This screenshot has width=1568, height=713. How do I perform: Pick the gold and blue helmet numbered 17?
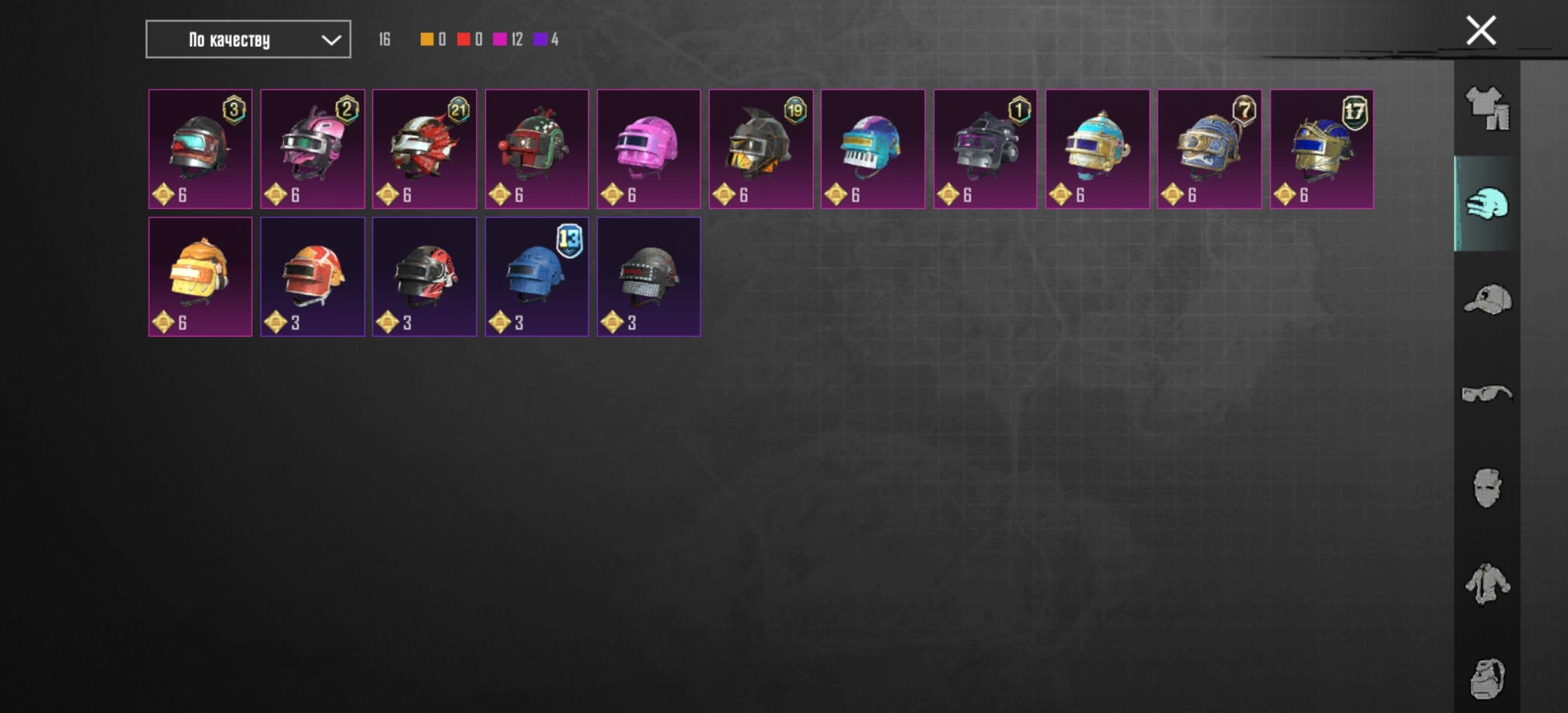(1322, 149)
